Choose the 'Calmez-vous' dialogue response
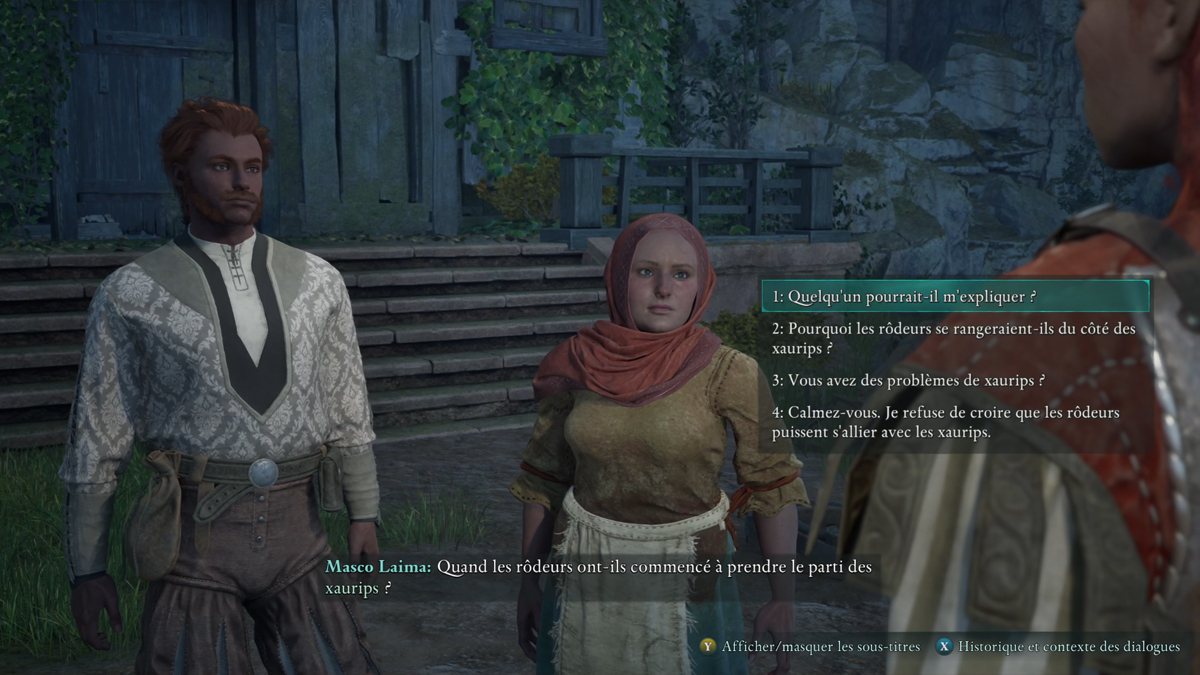The height and width of the screenshot is (675, 1200). pos(955,422)
